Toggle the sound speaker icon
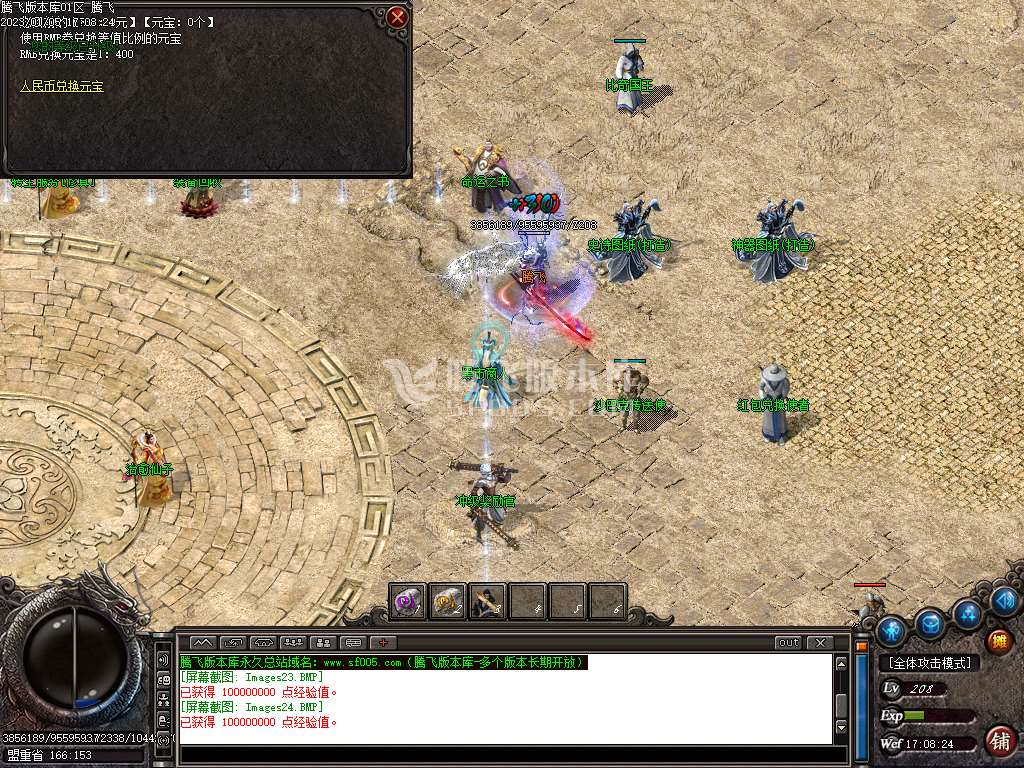Screen dimensions: 1024x768 coord(1005,601)
